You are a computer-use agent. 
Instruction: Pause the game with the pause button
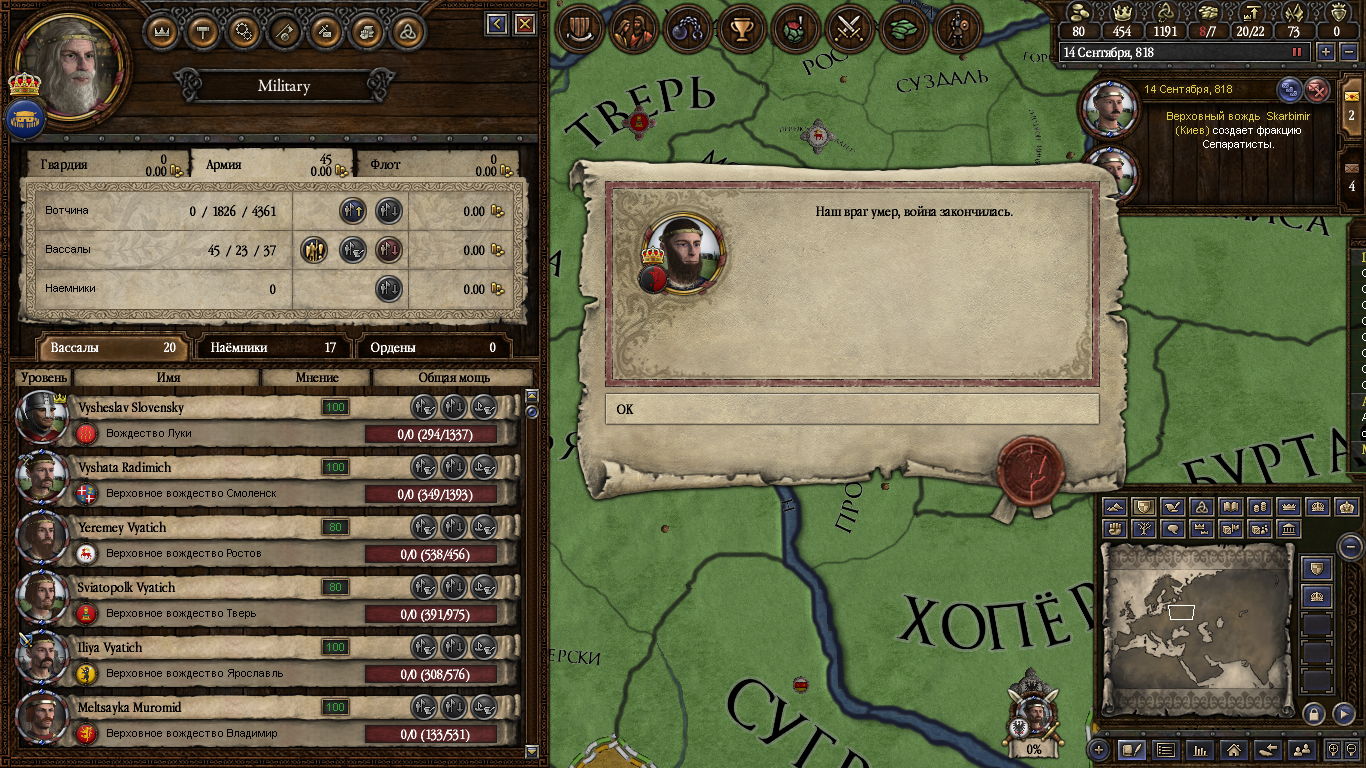[x=1298, y=52]
